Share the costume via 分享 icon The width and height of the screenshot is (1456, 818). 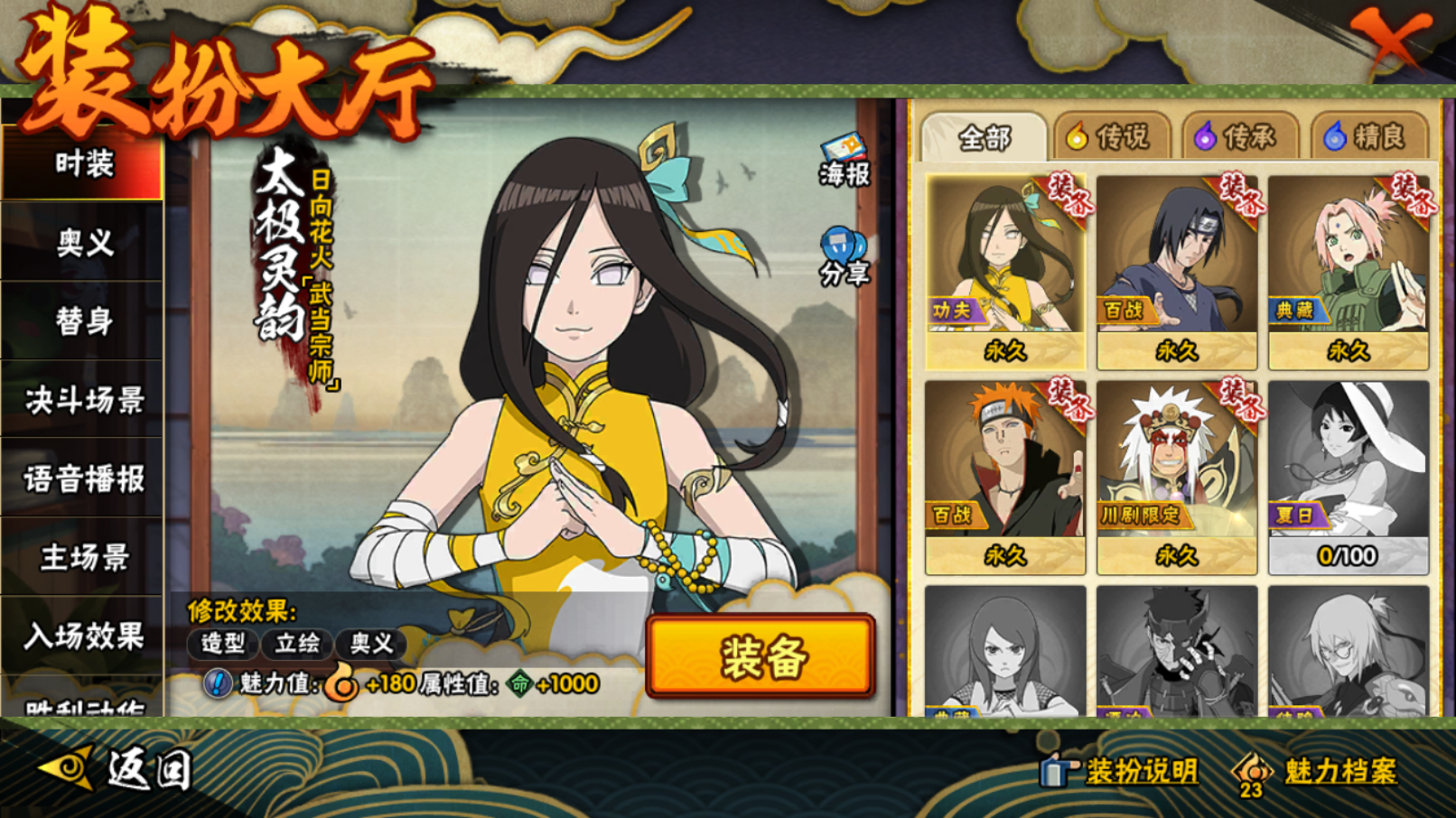coord(844,256)
